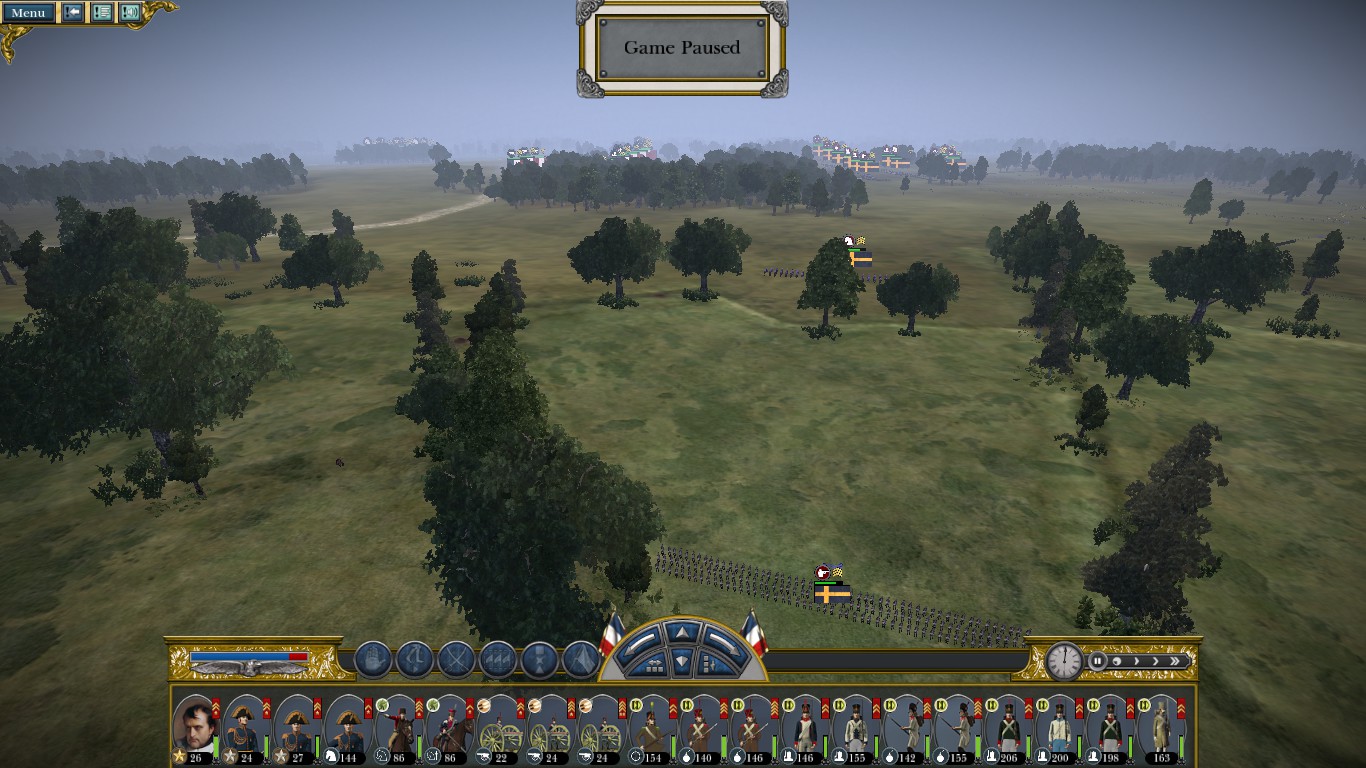Toggle the exclamation speaker sound button
Viewport: 1366px width, 768px height.
pos(130,13)
